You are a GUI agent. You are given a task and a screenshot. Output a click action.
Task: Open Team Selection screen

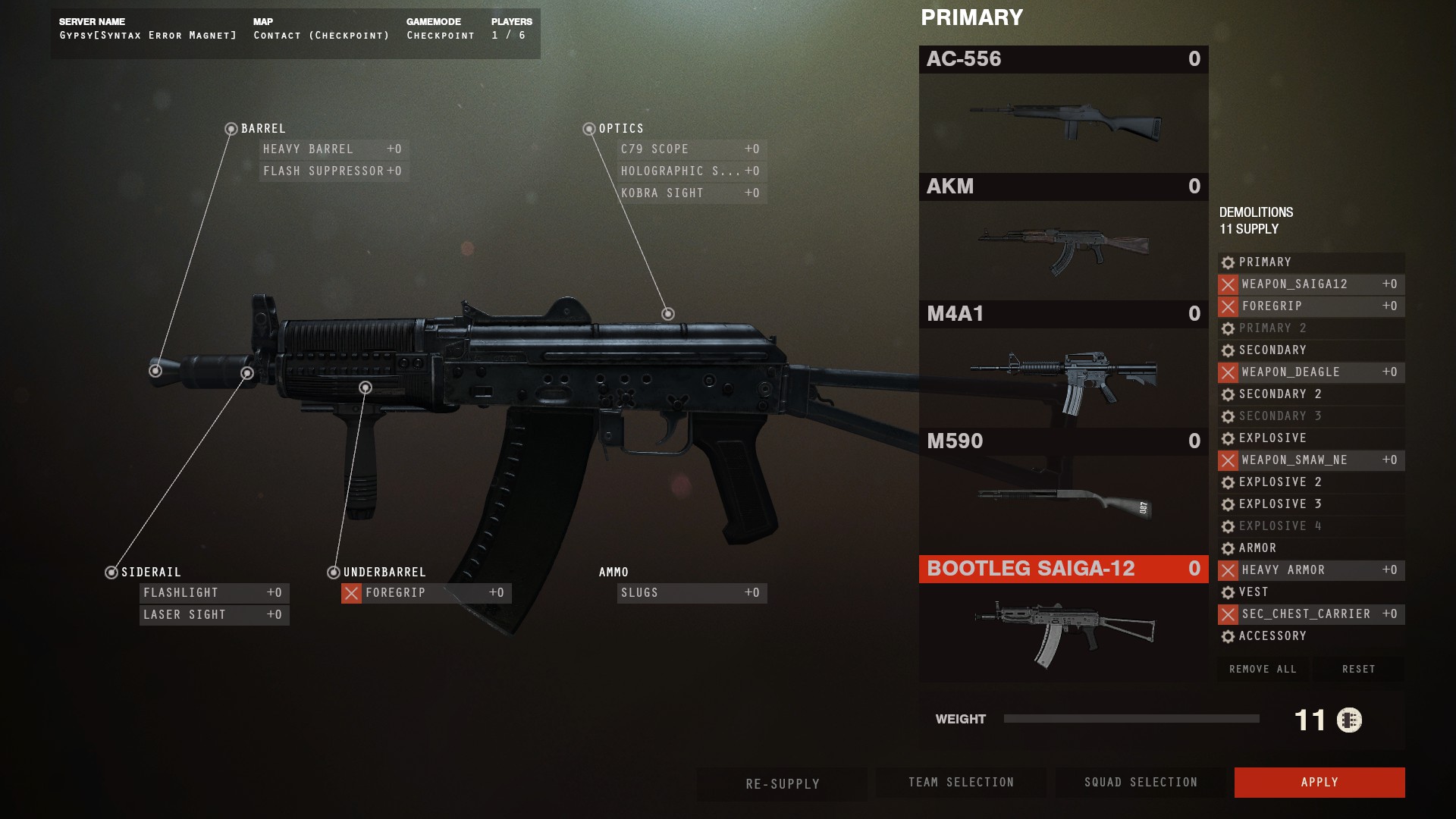pyautogui.click(x=961, y=782)
